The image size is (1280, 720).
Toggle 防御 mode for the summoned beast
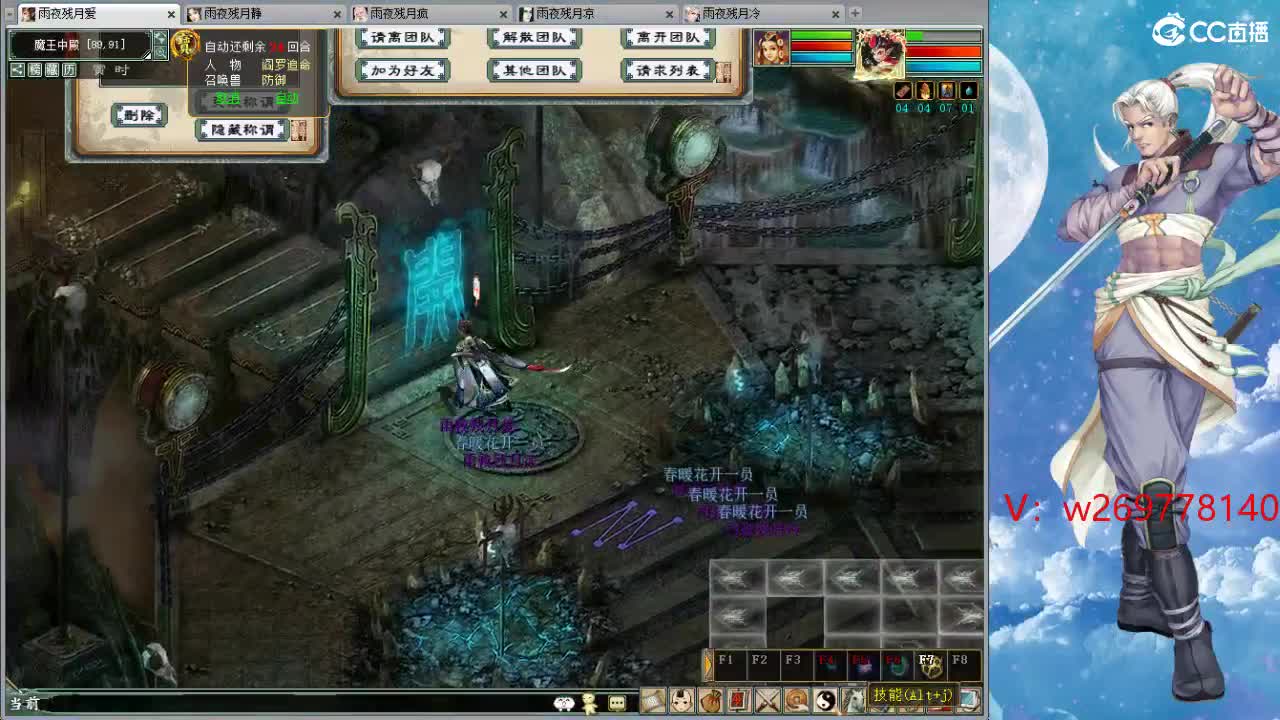pyautogui.click(x=272, y=80)
